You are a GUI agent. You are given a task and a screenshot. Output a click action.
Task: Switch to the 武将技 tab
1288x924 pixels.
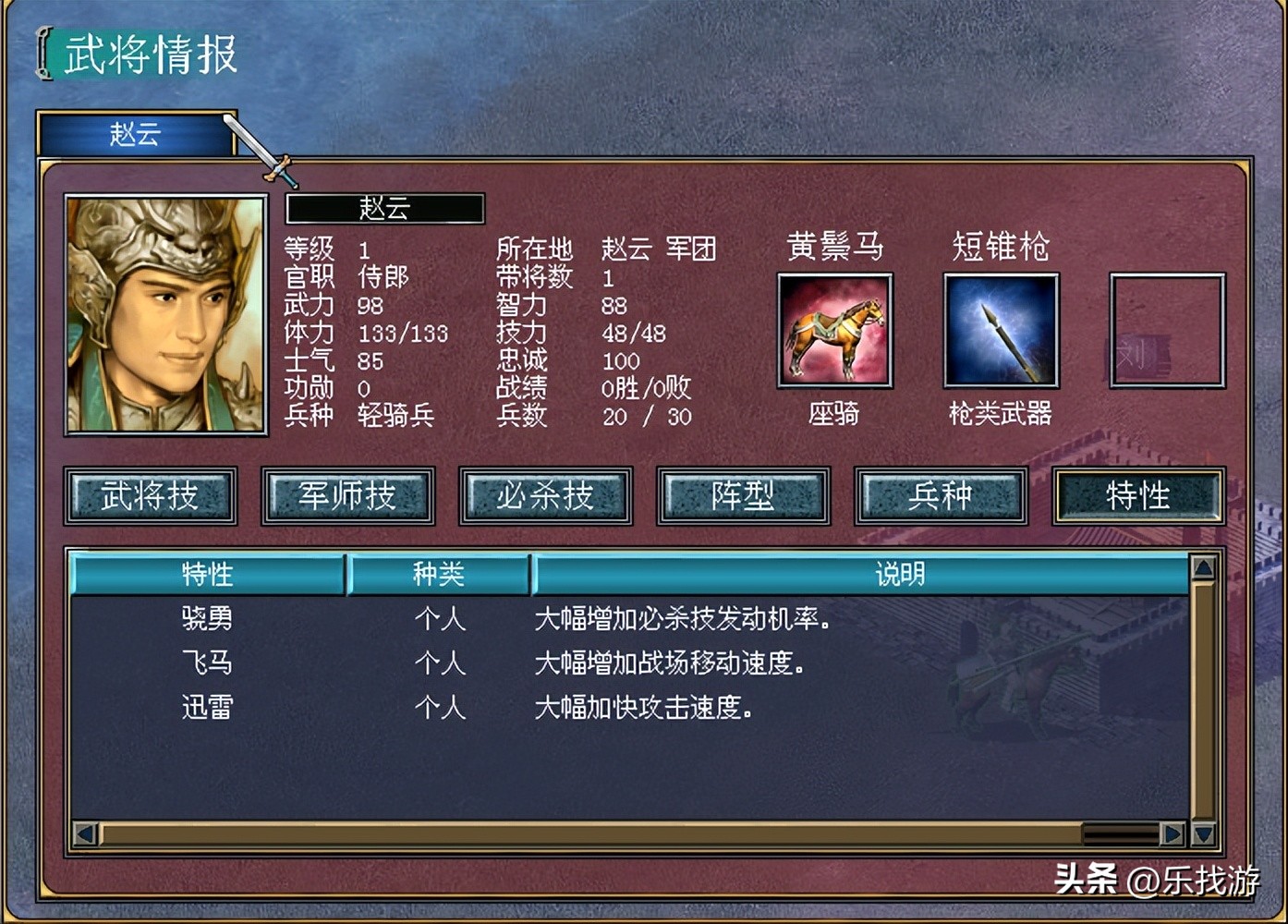[151, 496]
